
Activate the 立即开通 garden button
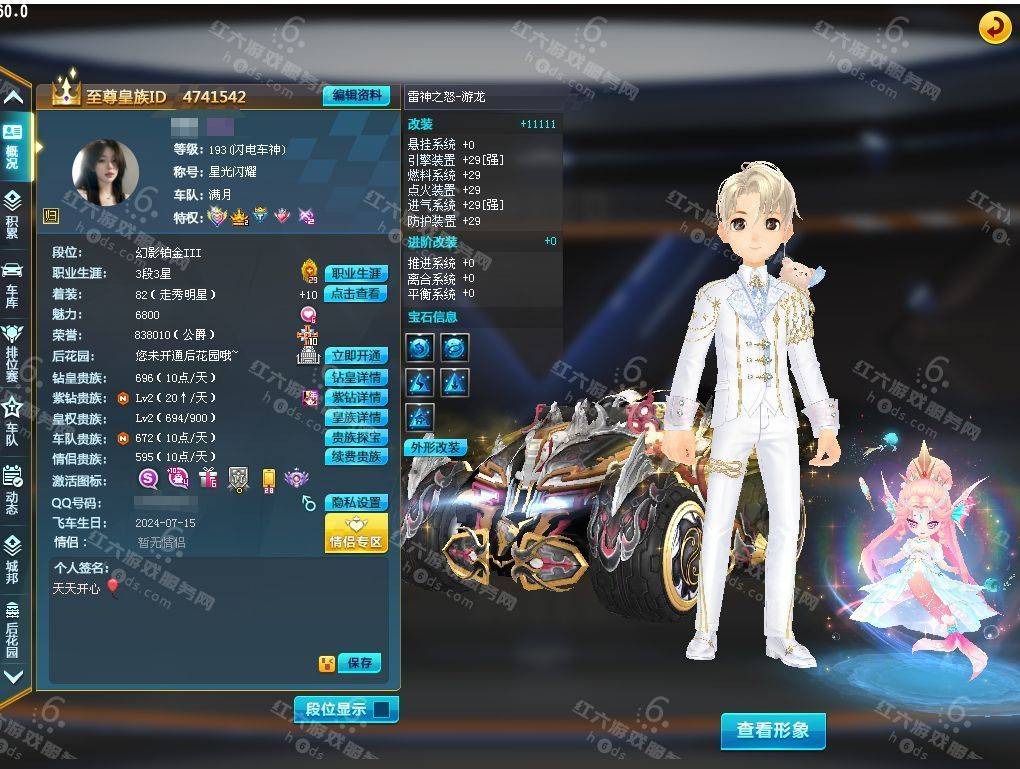point(356,356)
